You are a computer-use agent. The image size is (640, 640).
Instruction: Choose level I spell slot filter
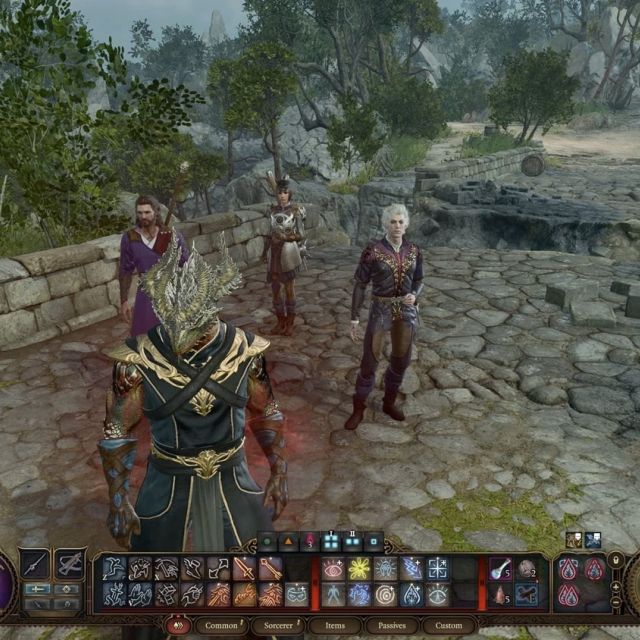[331, 543]
